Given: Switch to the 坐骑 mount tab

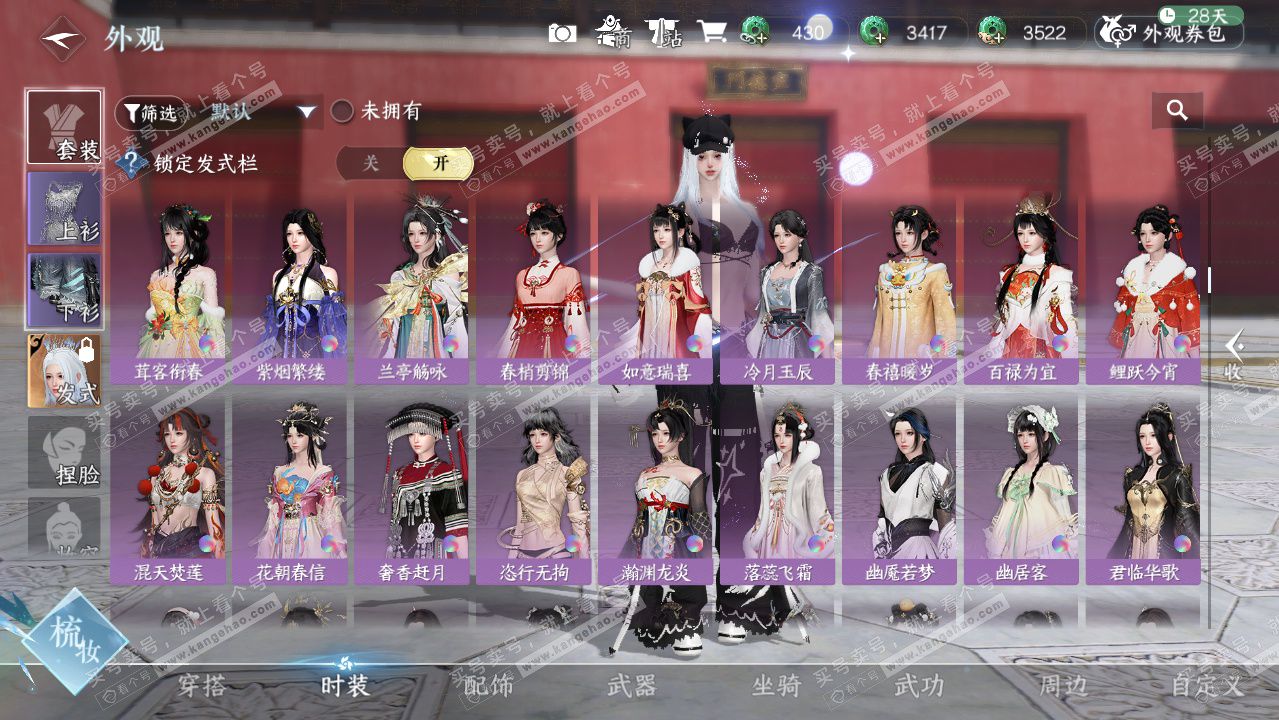Looking at the screenshot, I should 776,686.
